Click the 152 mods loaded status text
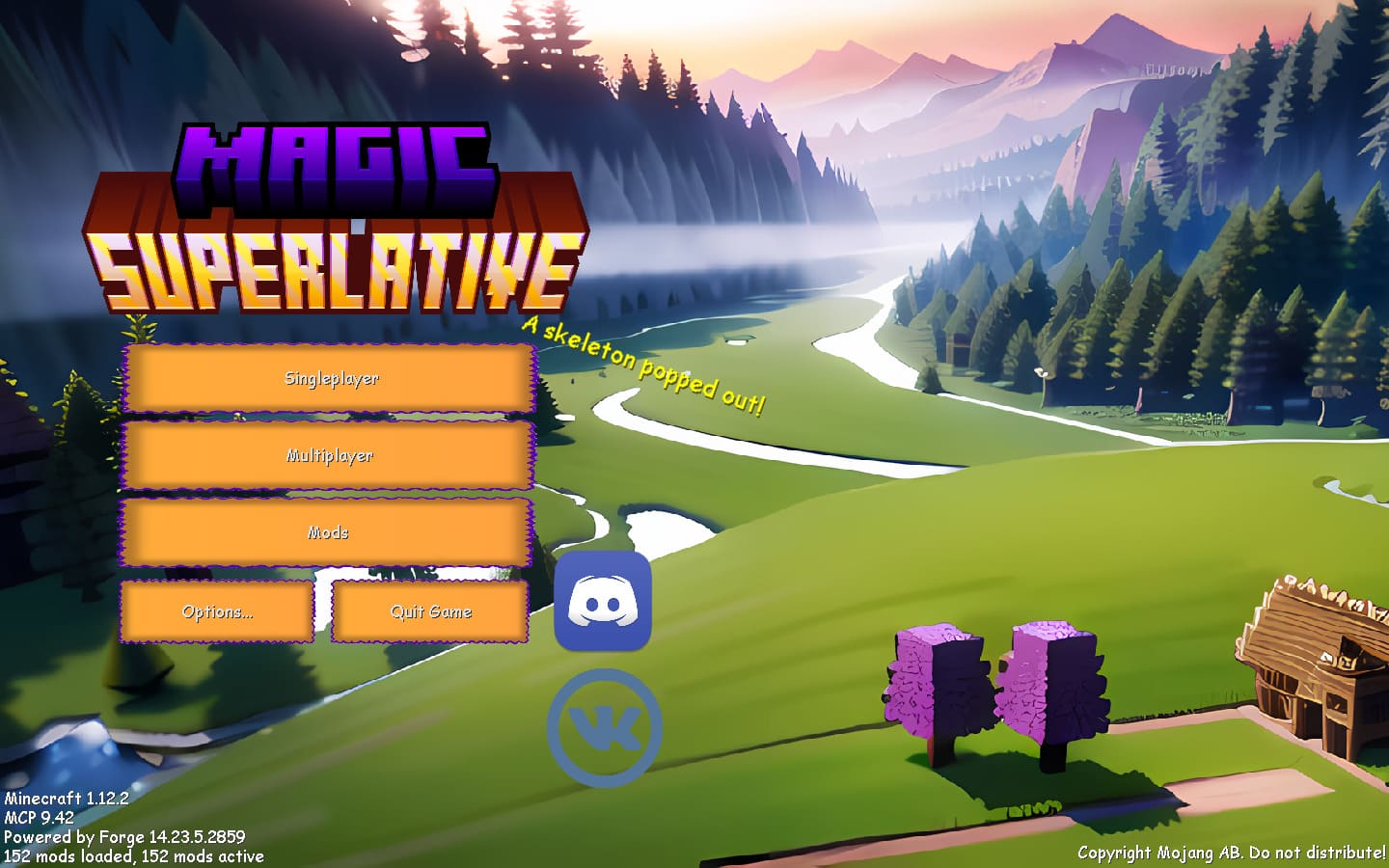This screenshot has height=868, width=1389. coord(132,855)
